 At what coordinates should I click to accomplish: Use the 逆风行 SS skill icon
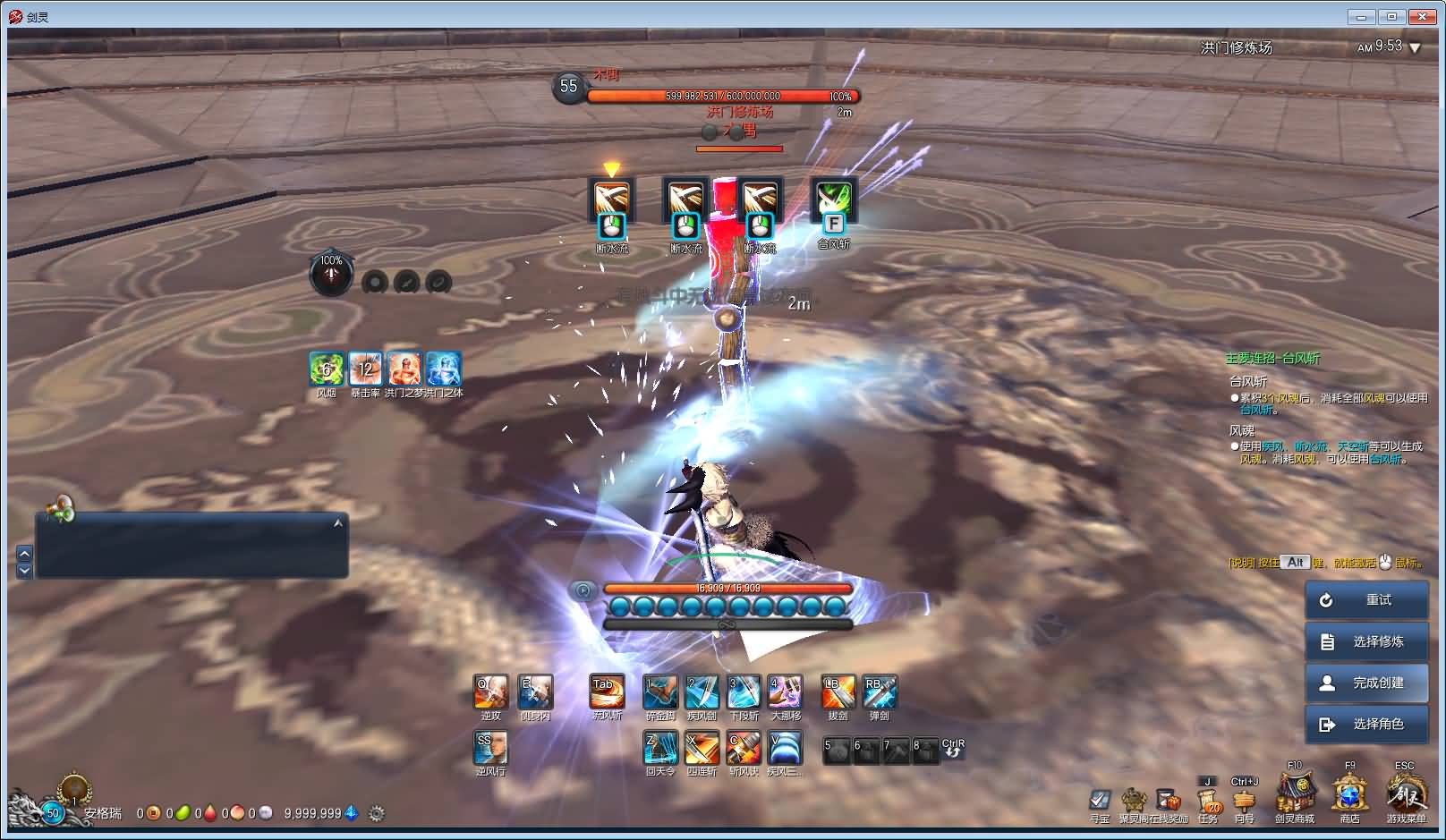click(490, 748)
